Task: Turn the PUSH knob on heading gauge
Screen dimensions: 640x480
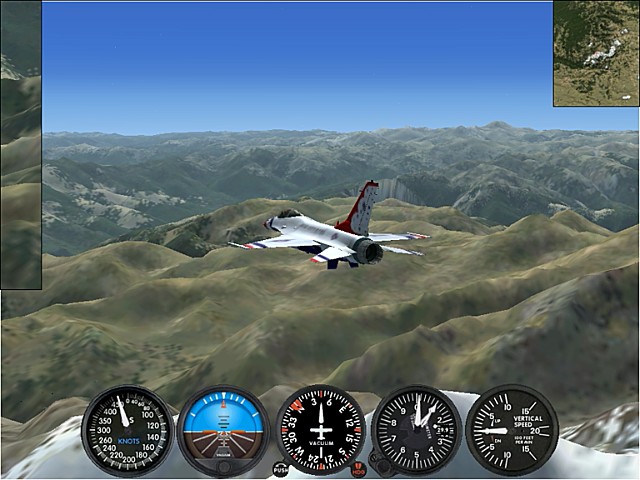Action: pos(280,468)
